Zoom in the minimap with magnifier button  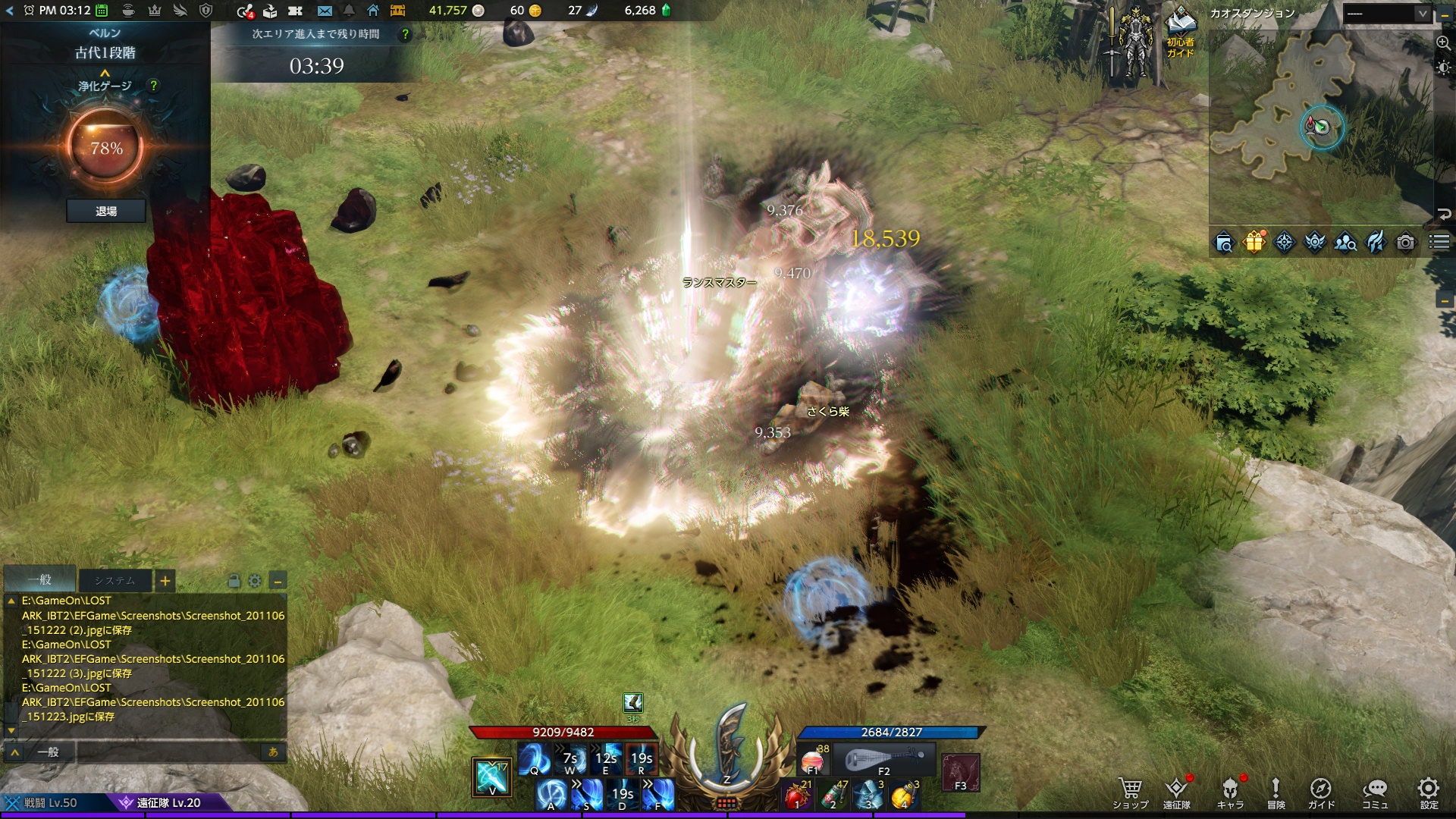pos(1443,43)
